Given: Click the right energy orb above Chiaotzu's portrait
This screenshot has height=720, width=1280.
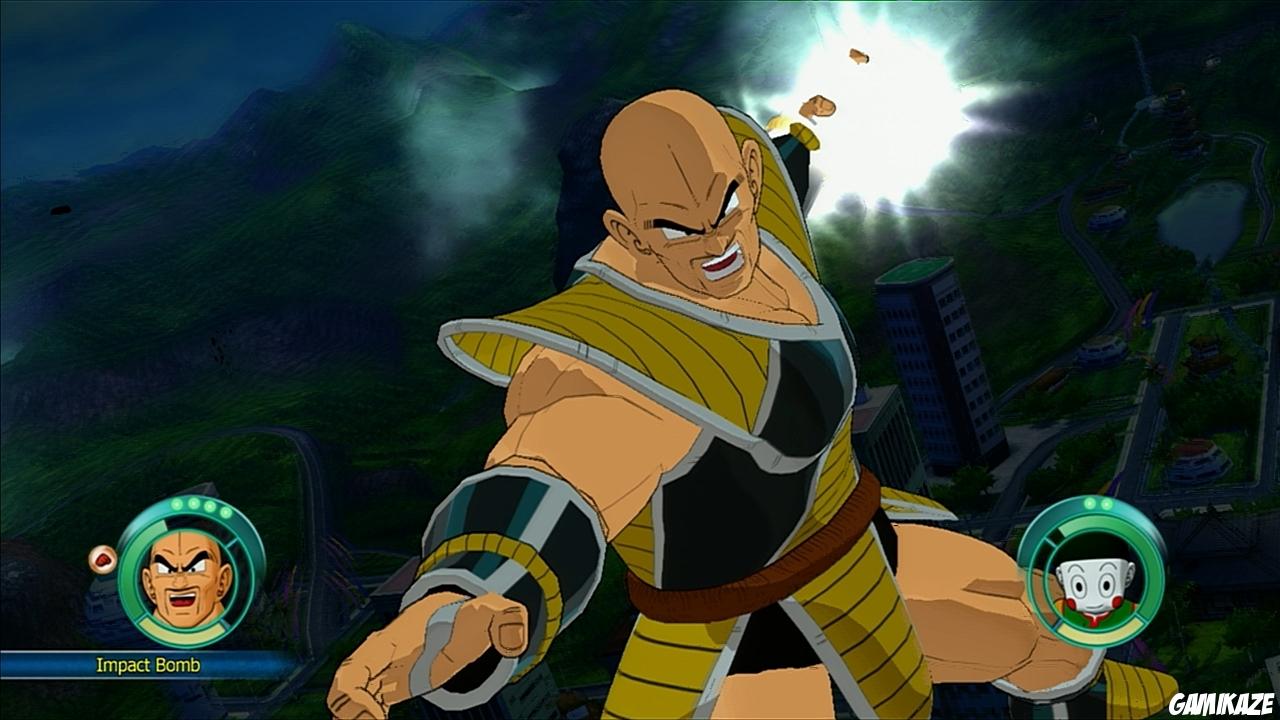Looking at the screenshot, I should click(x=1106, y=503).
